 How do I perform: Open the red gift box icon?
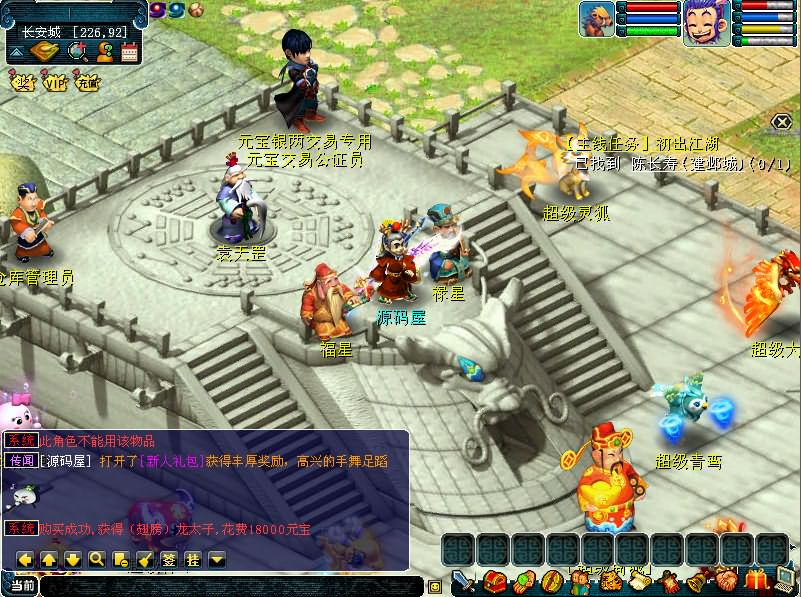(756, 579)
